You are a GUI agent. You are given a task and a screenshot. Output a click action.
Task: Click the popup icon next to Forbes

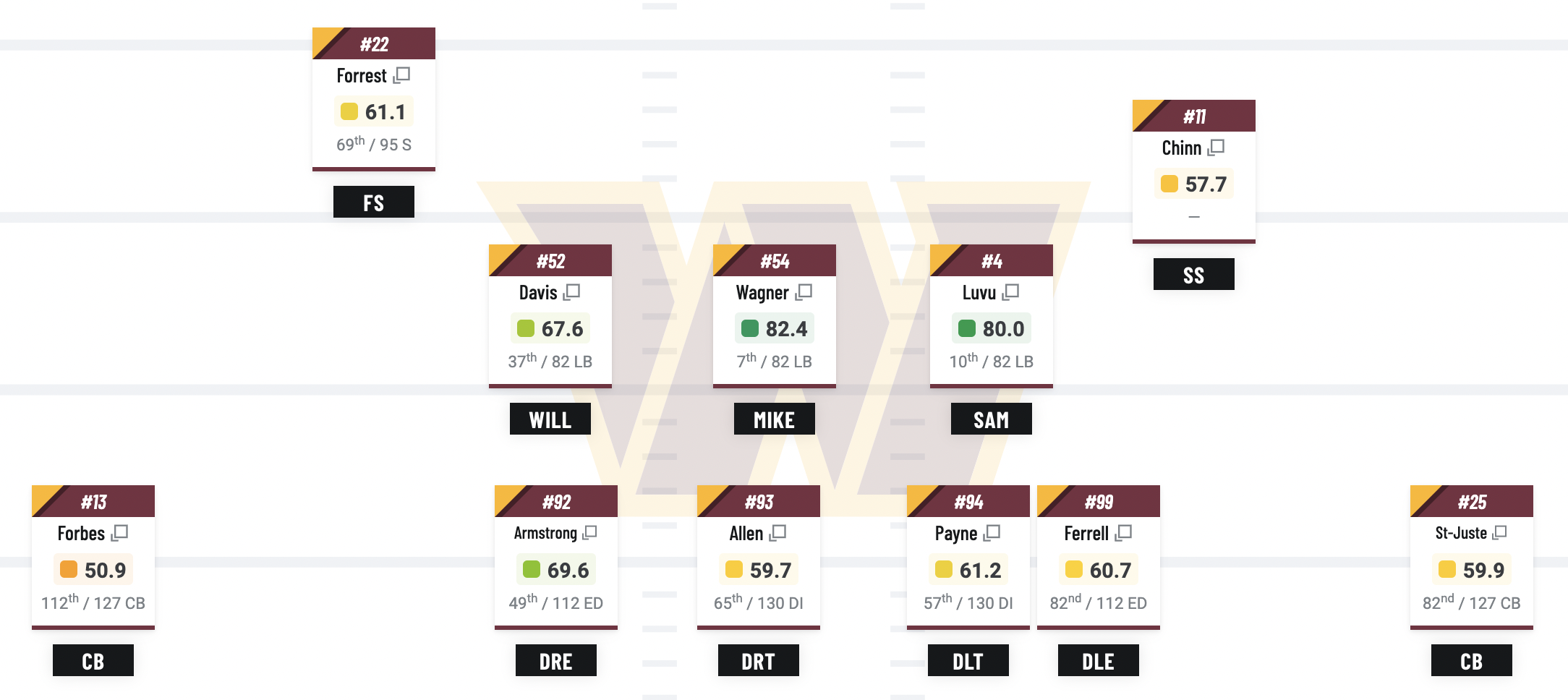point(119,533)
